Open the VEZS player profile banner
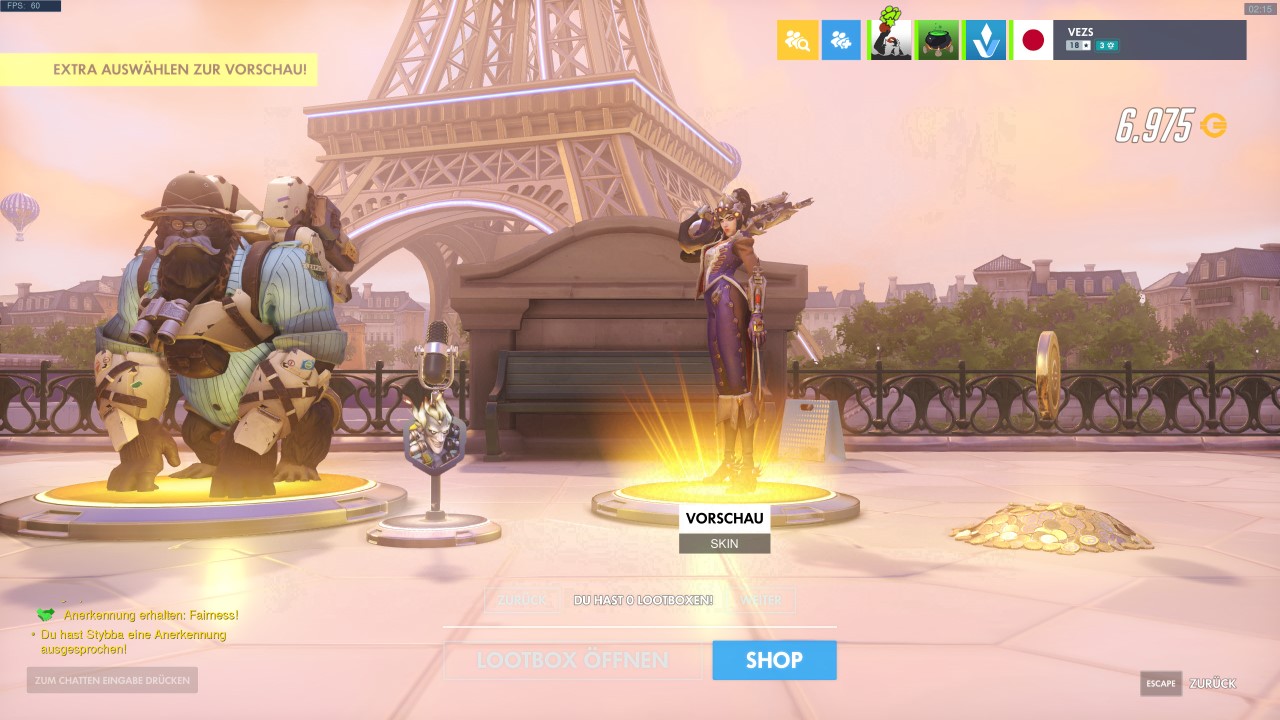 pos(1150,40)
